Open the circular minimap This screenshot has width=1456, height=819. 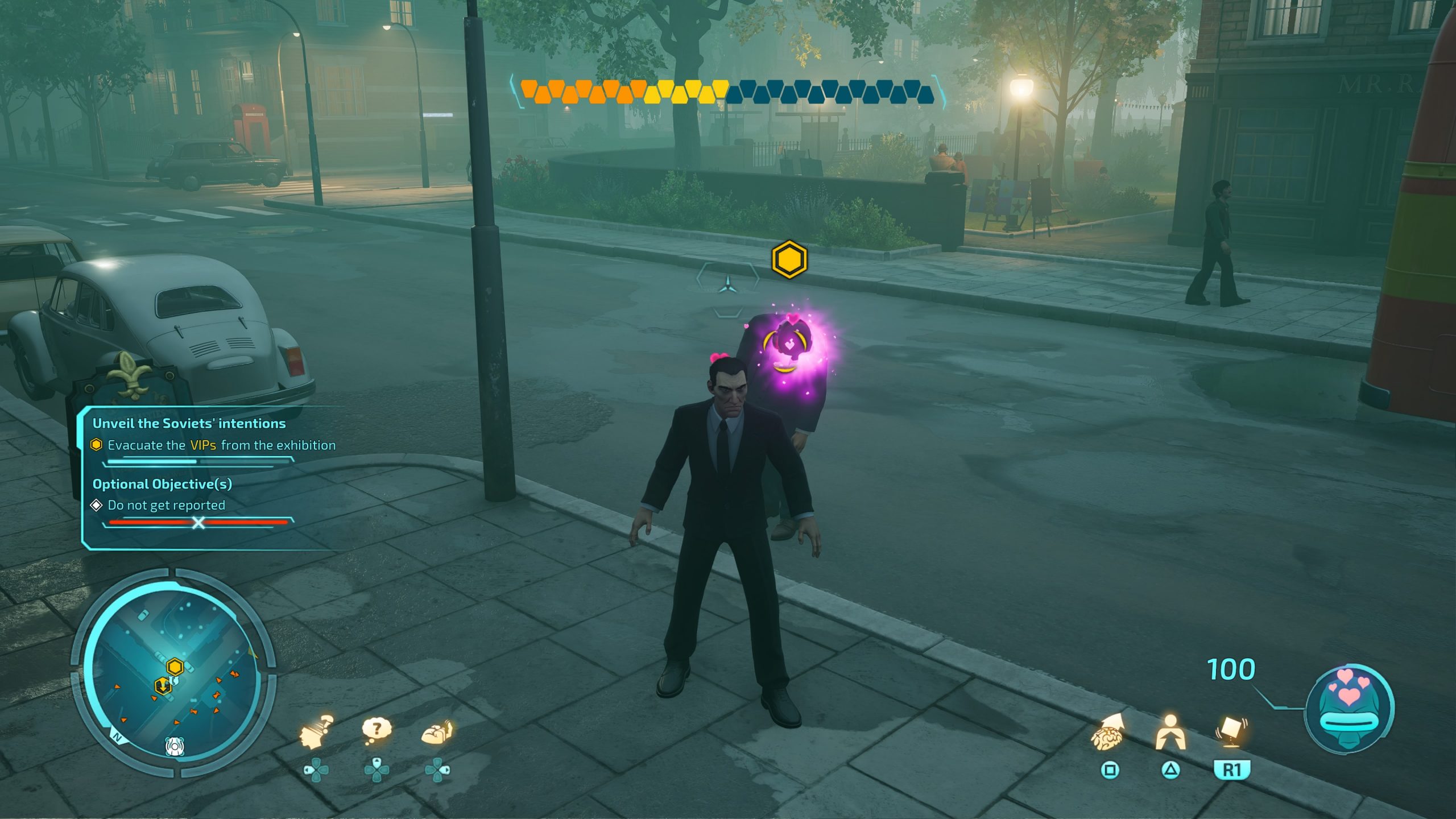tap(173, 671)
